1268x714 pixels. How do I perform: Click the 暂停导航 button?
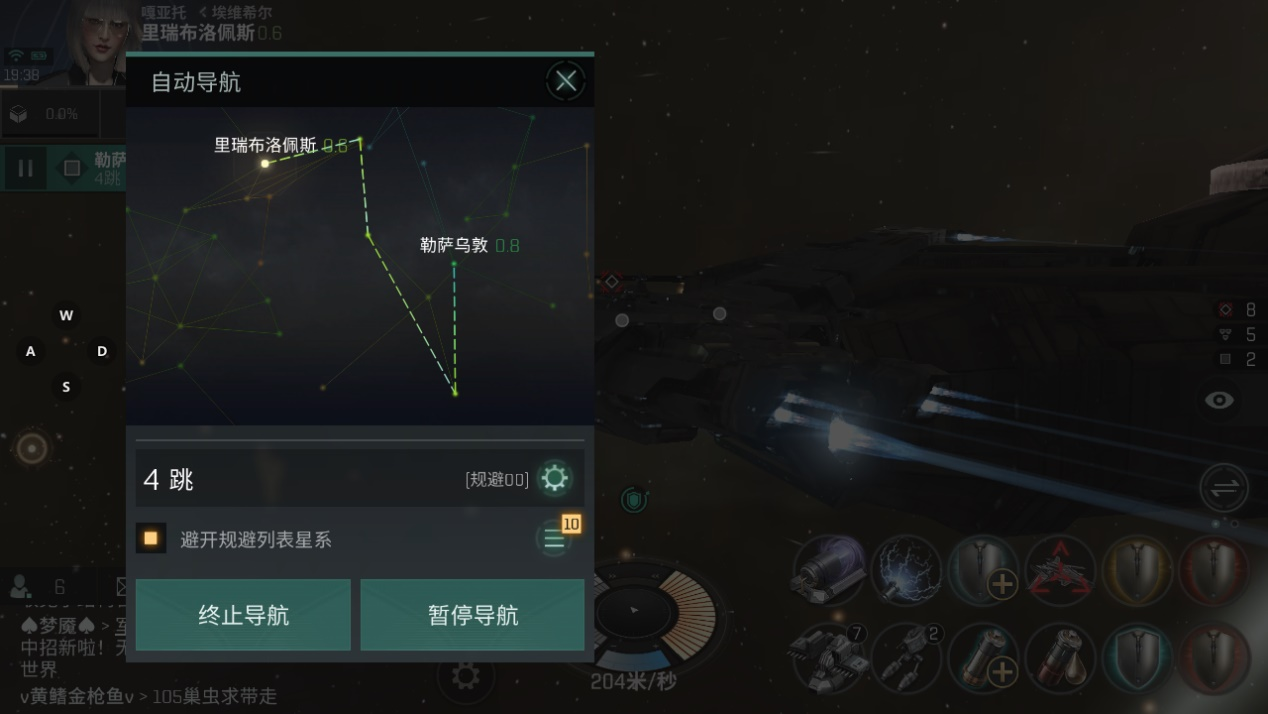tap(472, 615)
